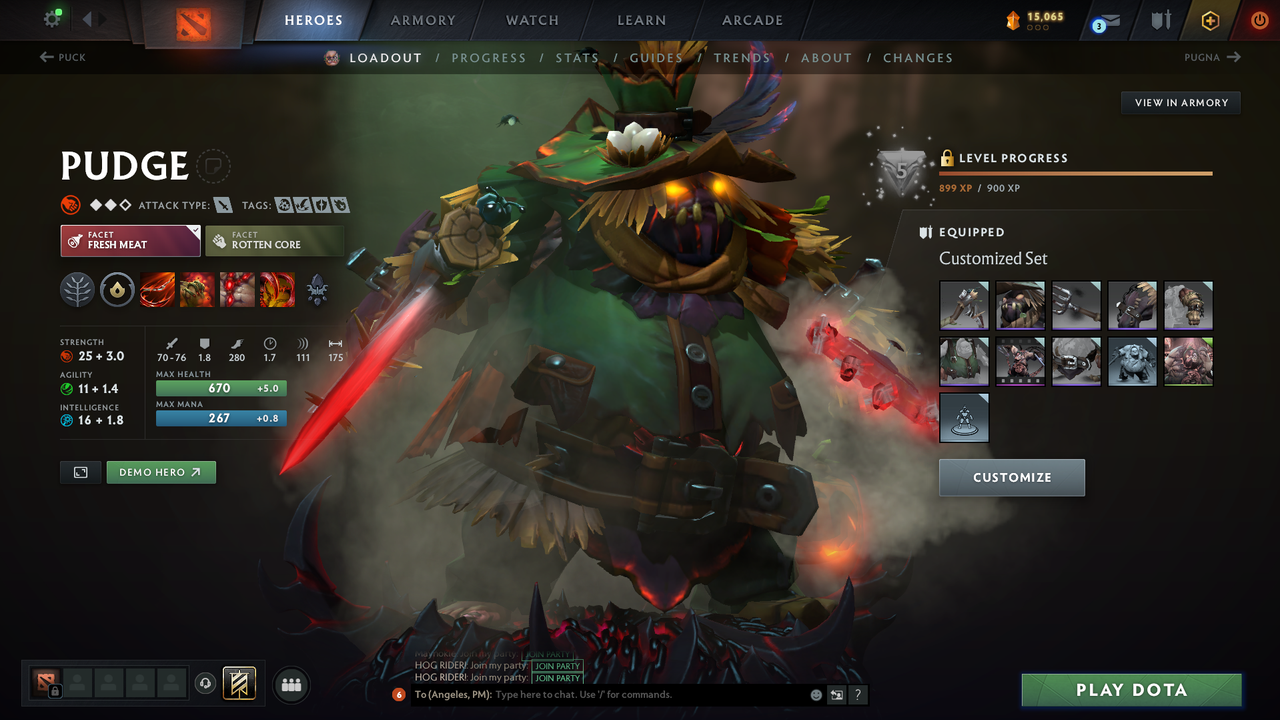Open the Find Party people icon

(x=290, y=684)
